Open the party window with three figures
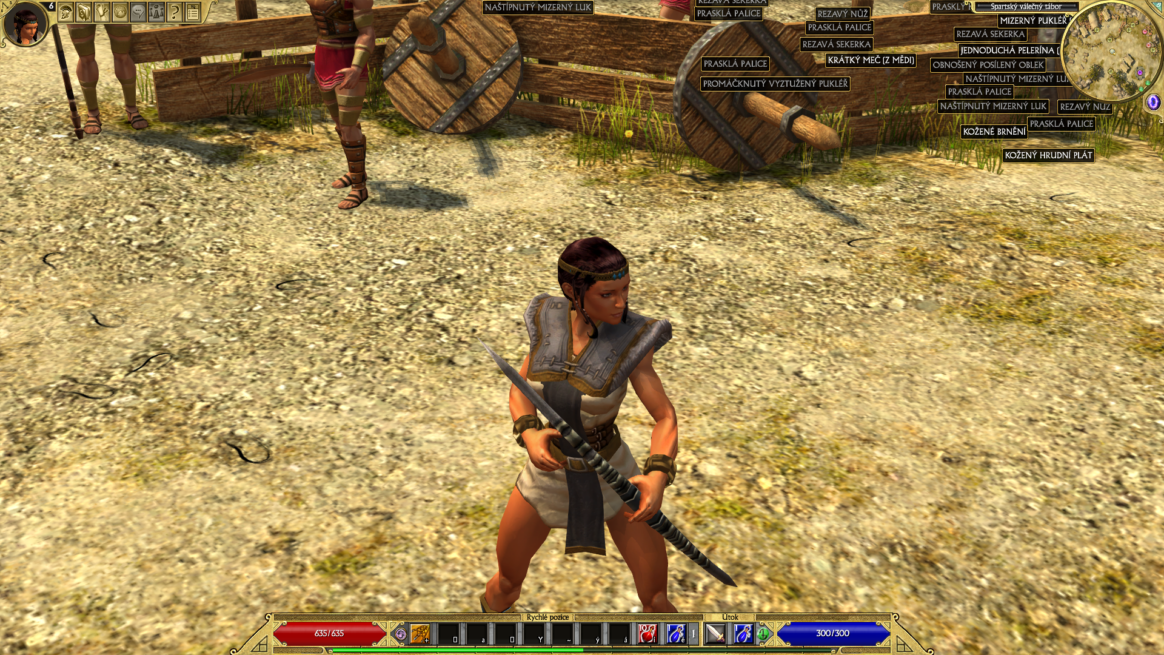 (x=156, y=13)
